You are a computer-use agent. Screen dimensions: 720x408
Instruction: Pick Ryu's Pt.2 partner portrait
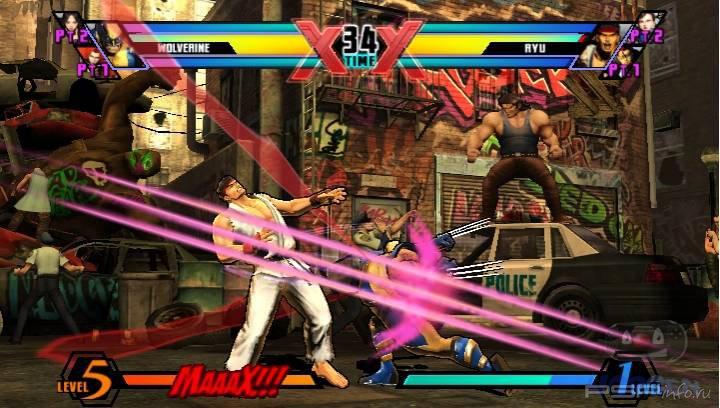(x=644, y=26)
